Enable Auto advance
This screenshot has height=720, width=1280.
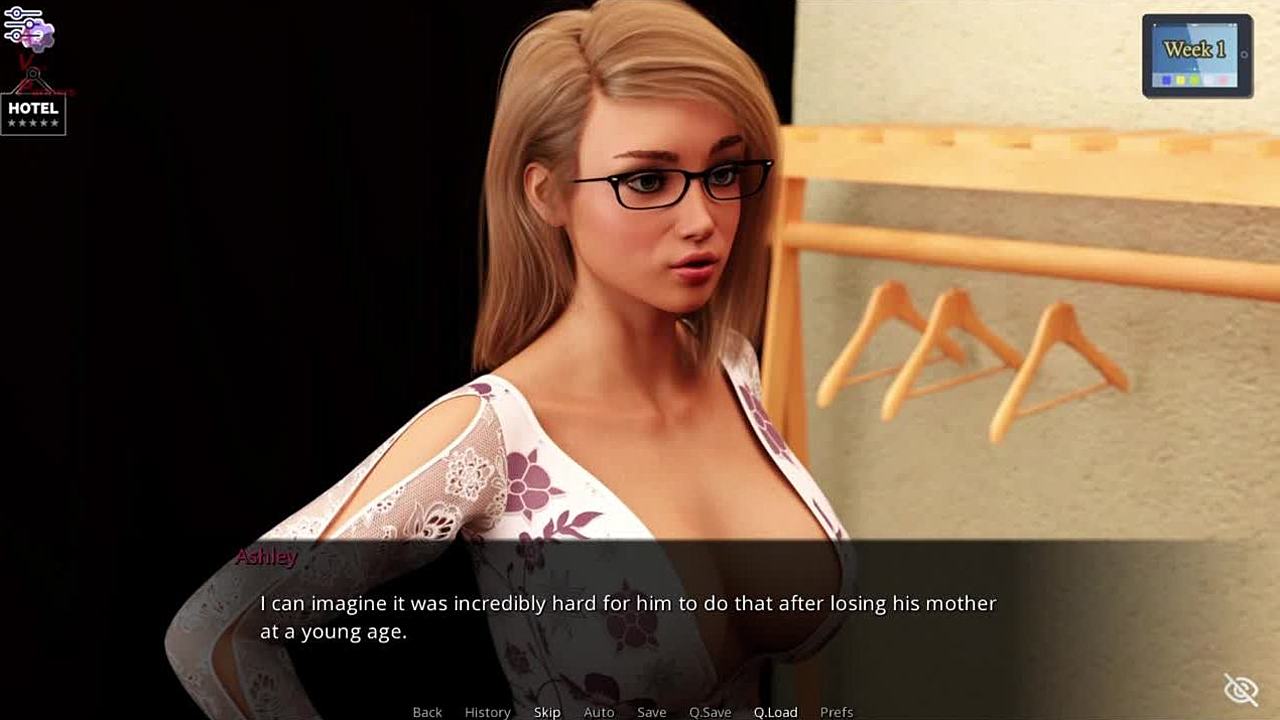[599, 712]
